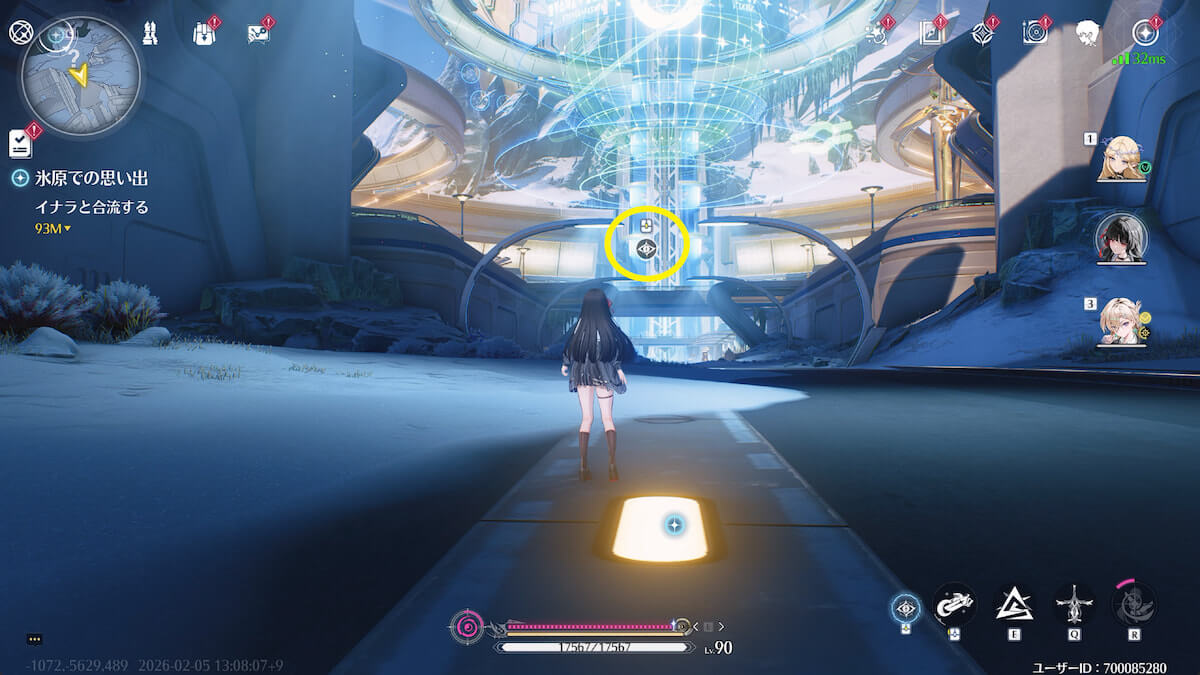The image size is (1200, 675).
Task: Use the triangle-shaped E skill
Action: pos(1014,603)
